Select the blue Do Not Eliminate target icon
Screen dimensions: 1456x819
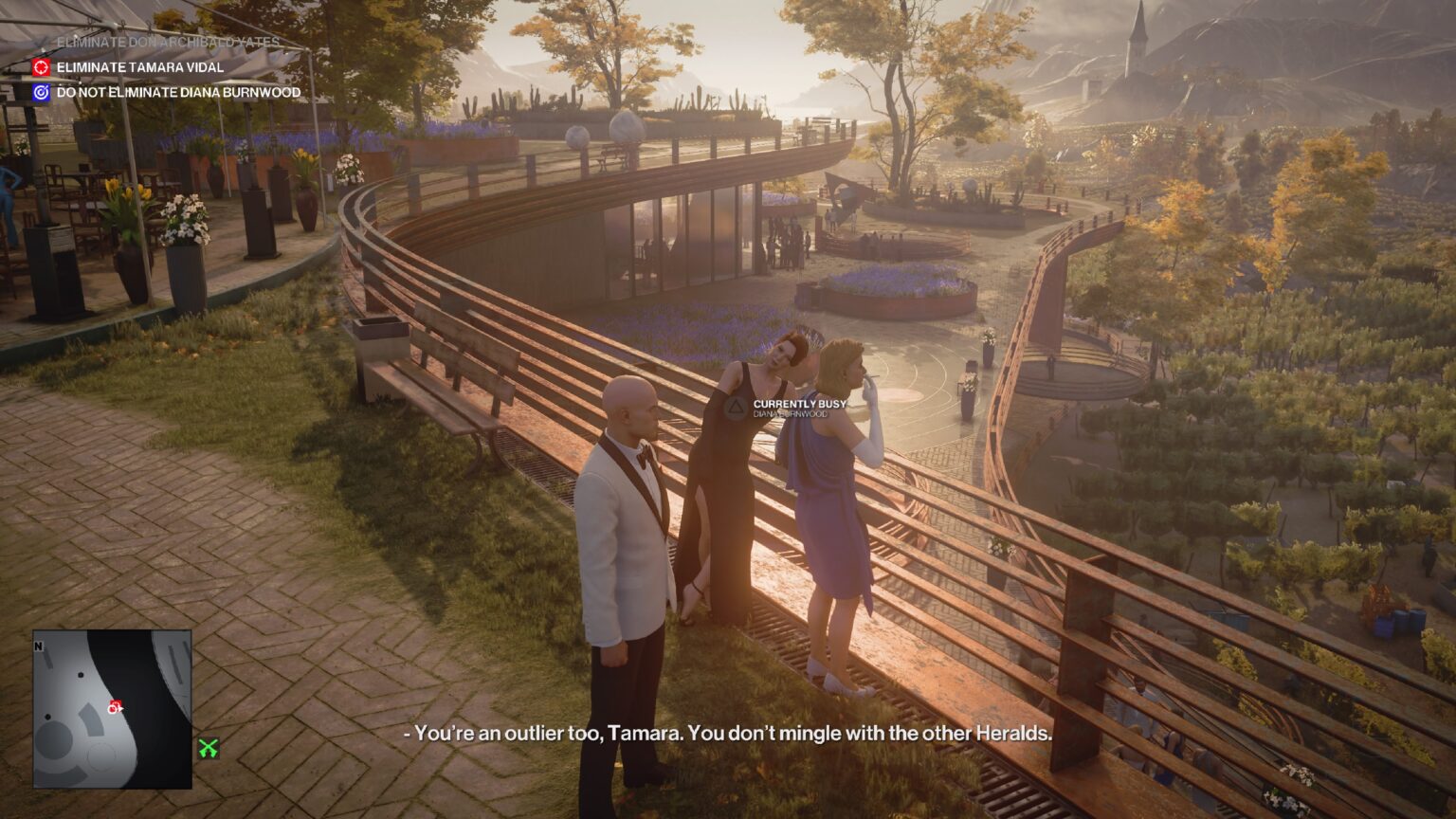41,92
